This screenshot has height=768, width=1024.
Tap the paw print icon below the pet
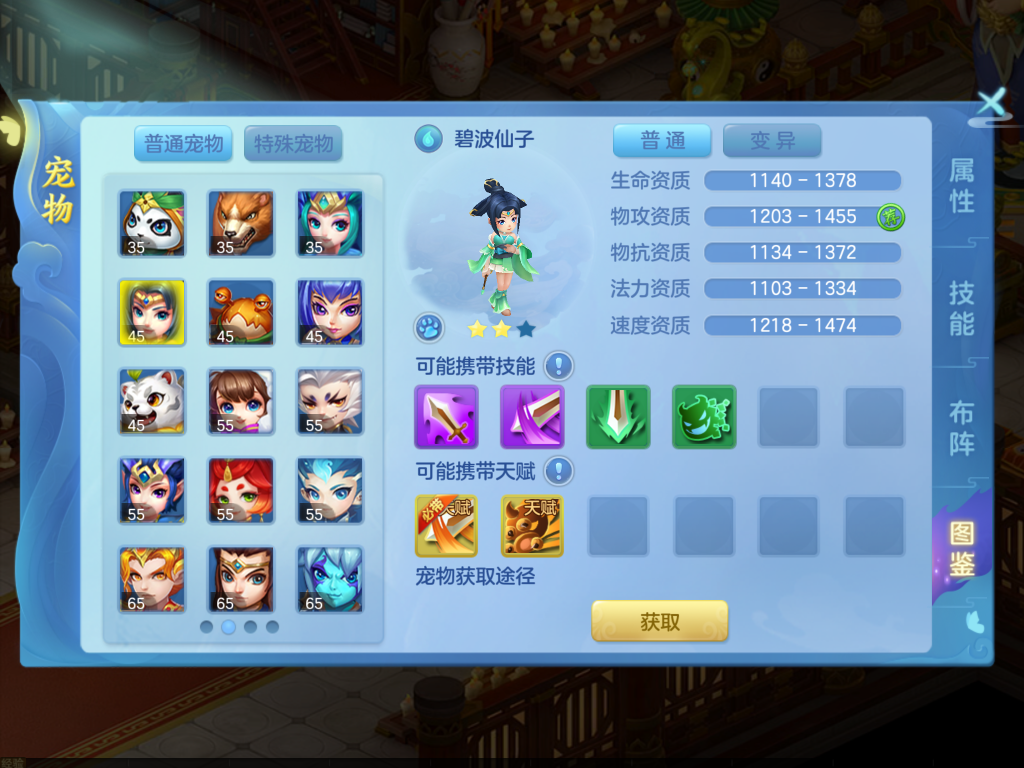429,327
